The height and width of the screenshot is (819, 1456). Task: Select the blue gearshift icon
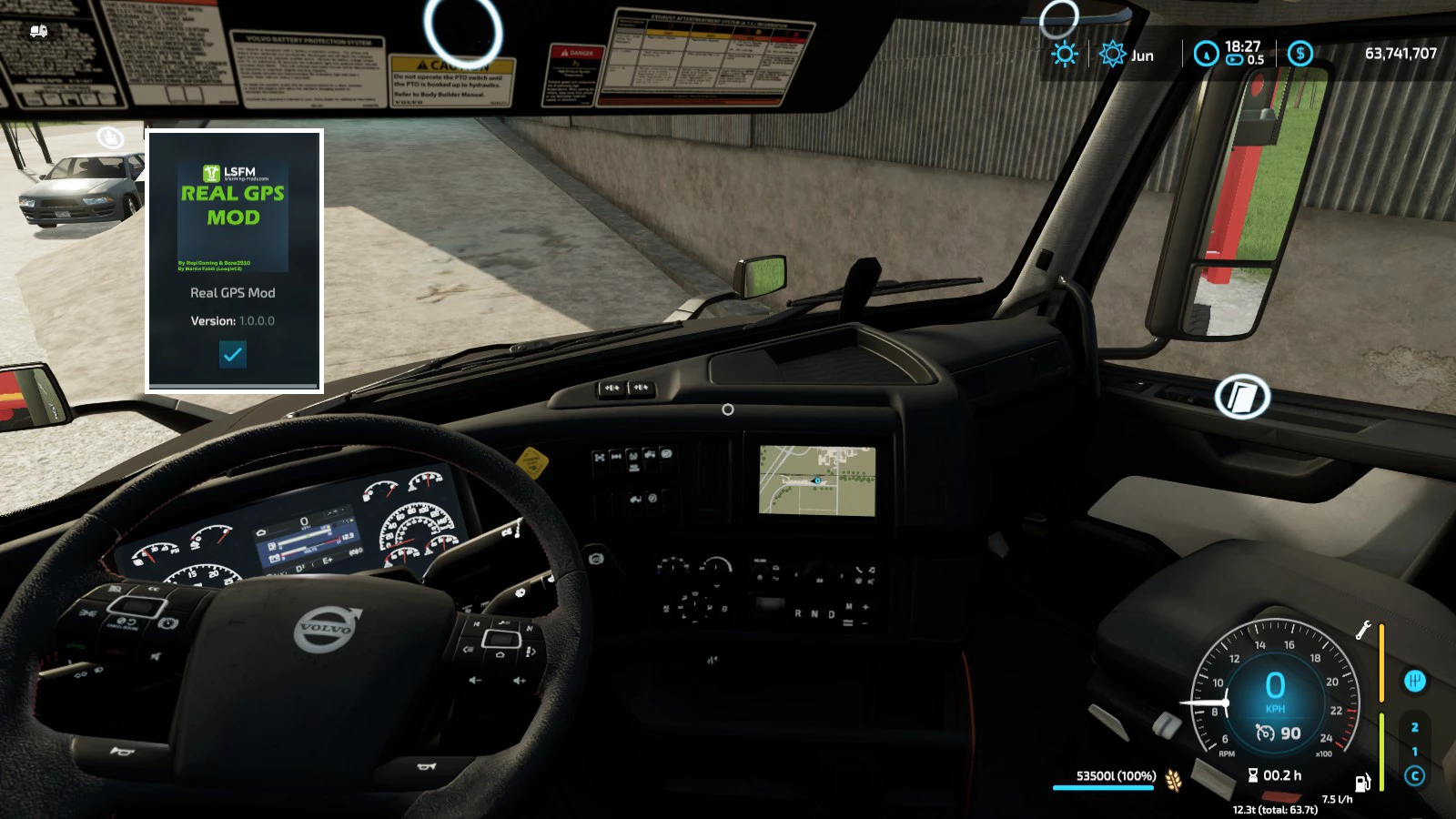pos(1414,681)
